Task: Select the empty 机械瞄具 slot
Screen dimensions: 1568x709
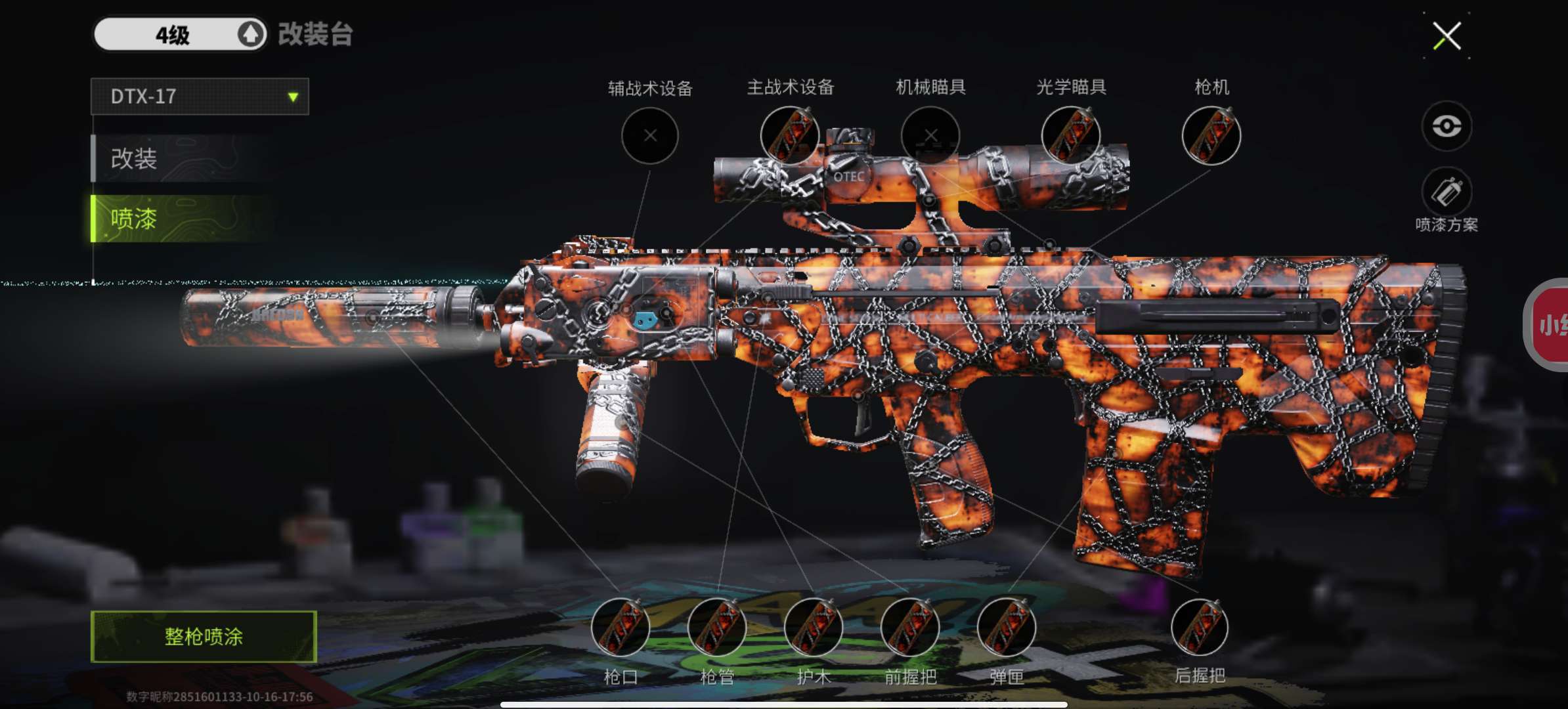Action: point(930,136)
